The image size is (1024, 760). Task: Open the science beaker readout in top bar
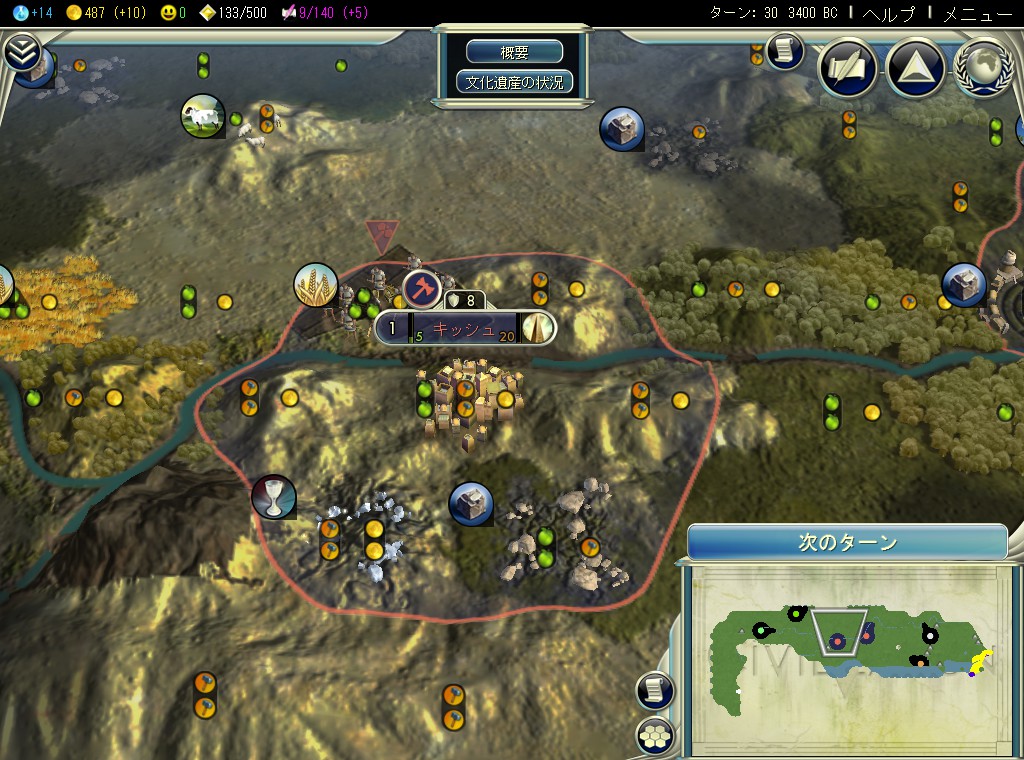tap(26, 12)
